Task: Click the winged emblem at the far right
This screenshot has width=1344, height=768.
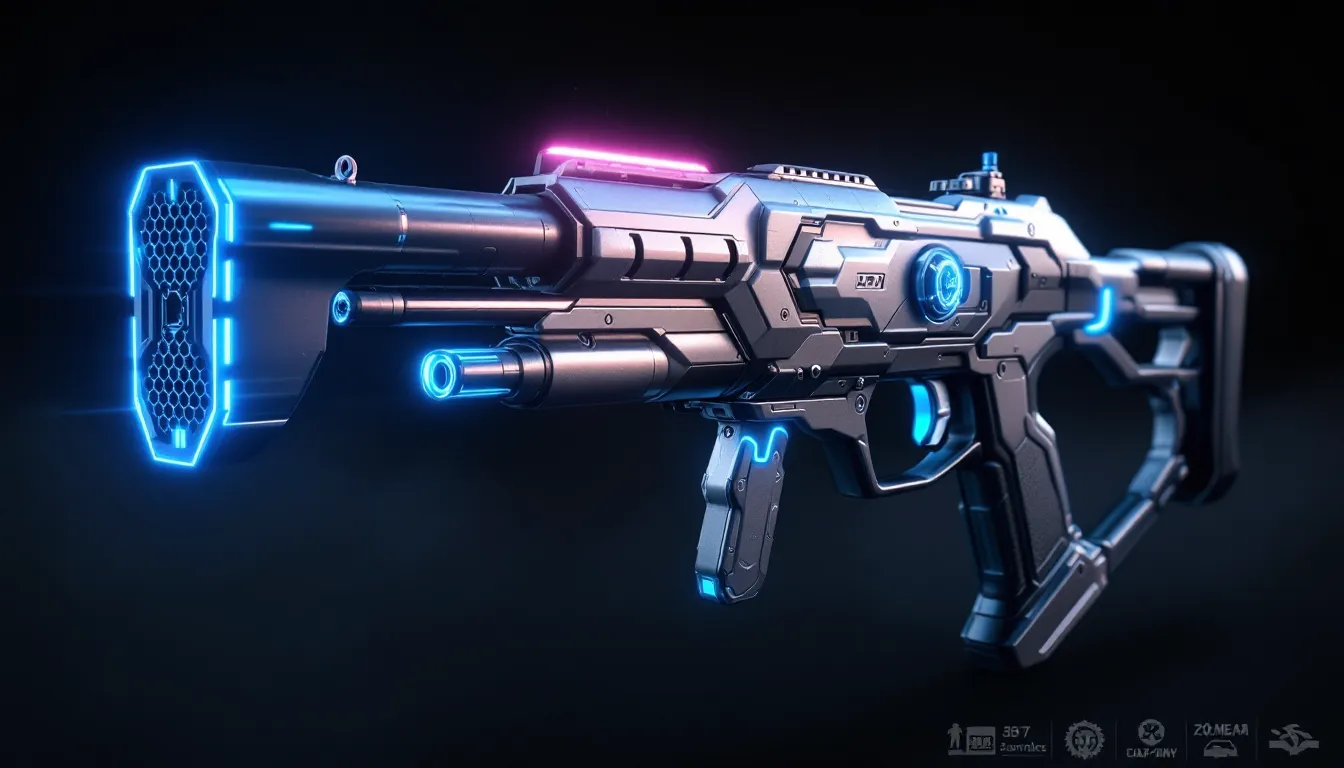Action: coord(1293,739)
